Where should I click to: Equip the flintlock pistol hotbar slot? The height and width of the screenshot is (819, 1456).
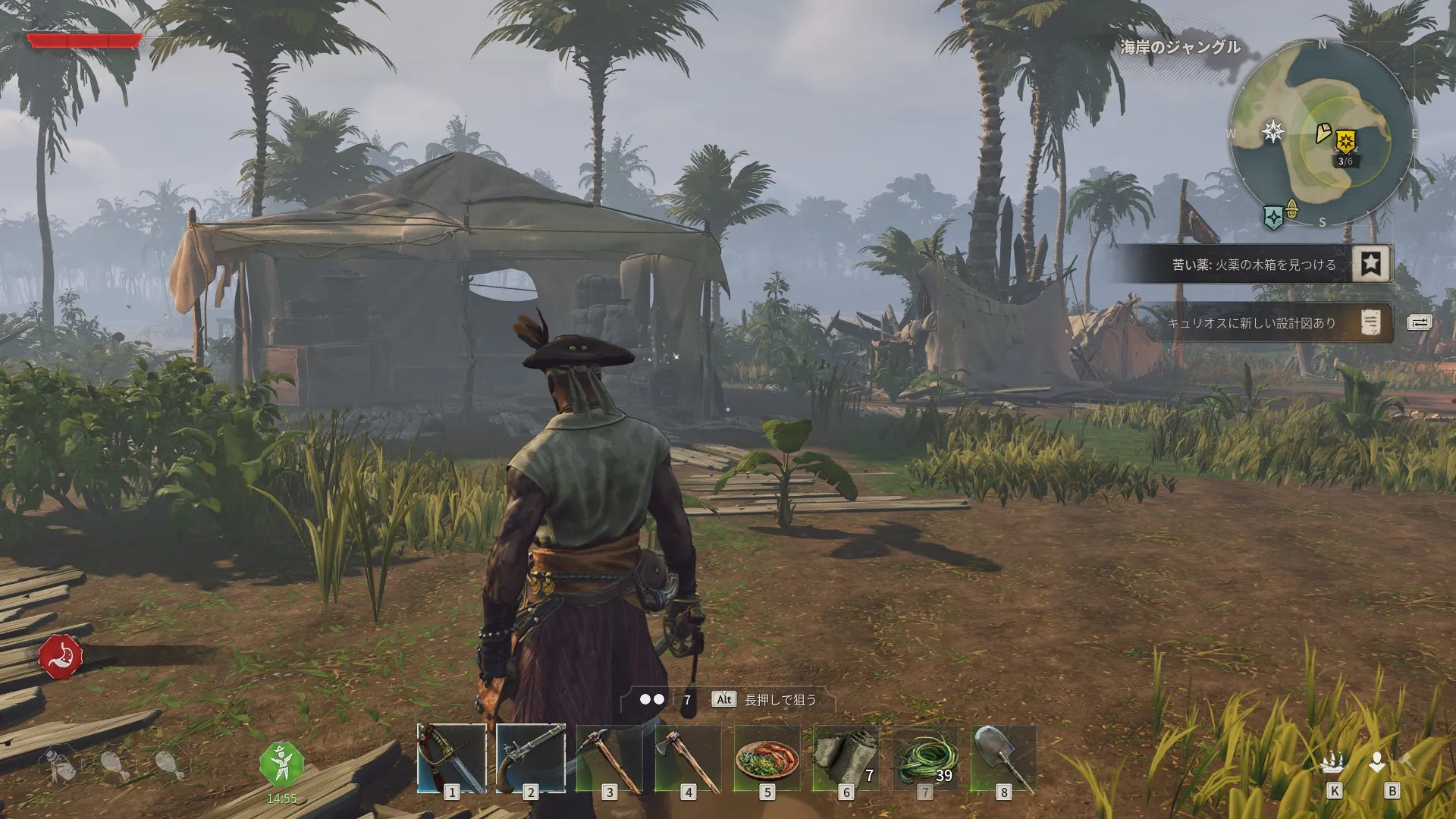click(530, 758)
